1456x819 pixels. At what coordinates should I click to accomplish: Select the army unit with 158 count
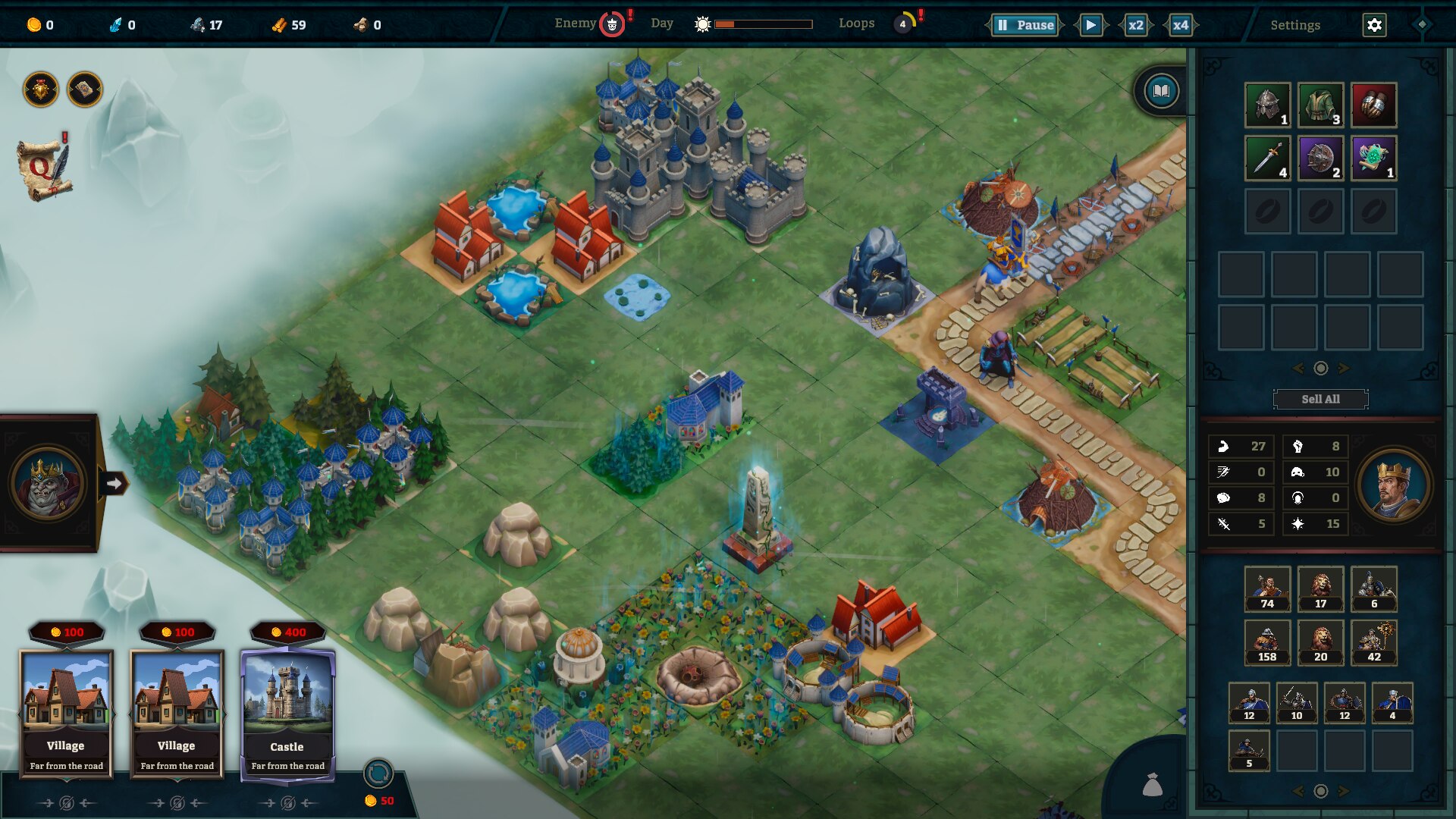pyautogui.click(x=1267, y=642)
